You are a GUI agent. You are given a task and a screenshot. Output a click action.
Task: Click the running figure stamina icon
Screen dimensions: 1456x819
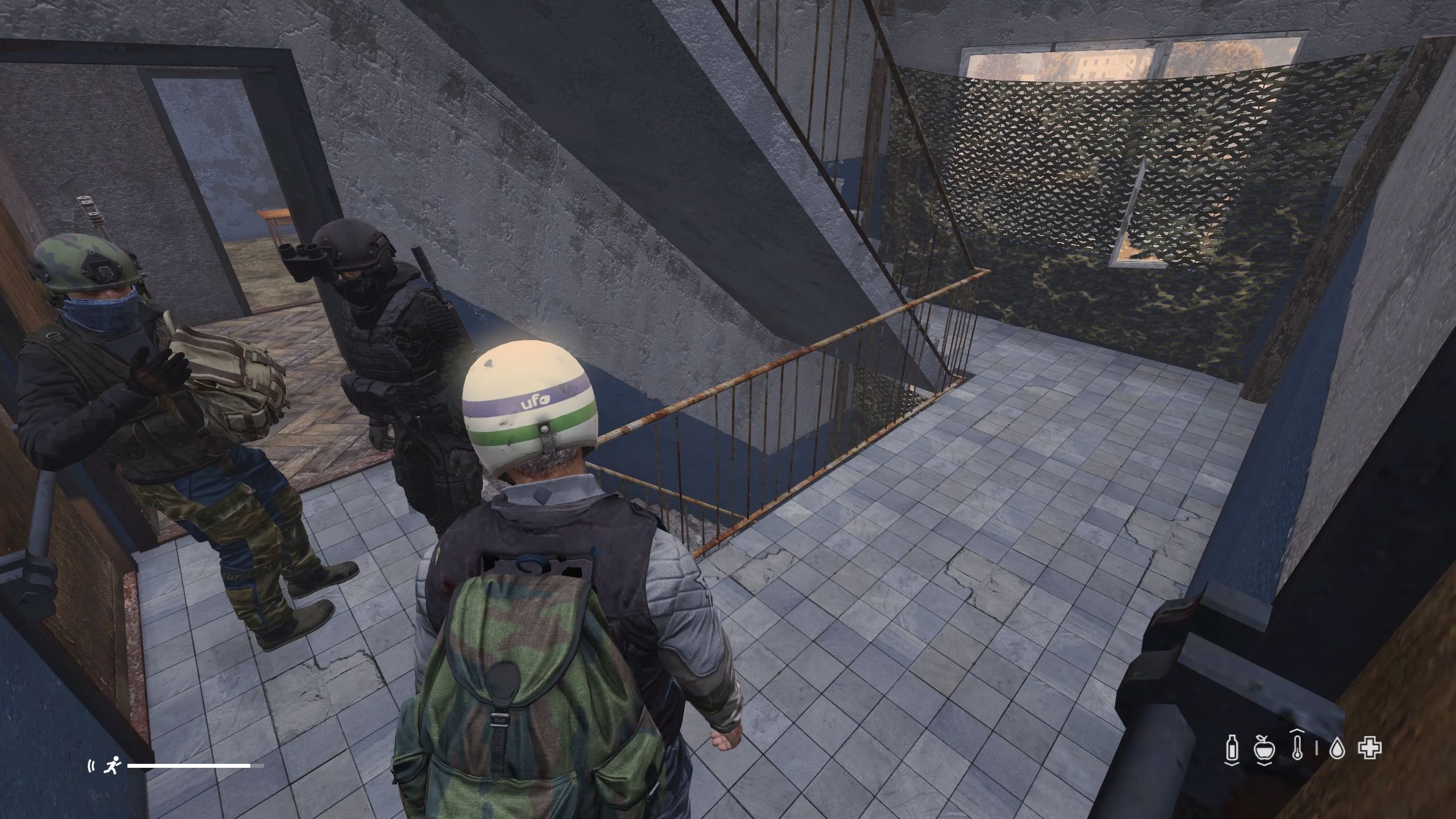[x=110, y=766]
